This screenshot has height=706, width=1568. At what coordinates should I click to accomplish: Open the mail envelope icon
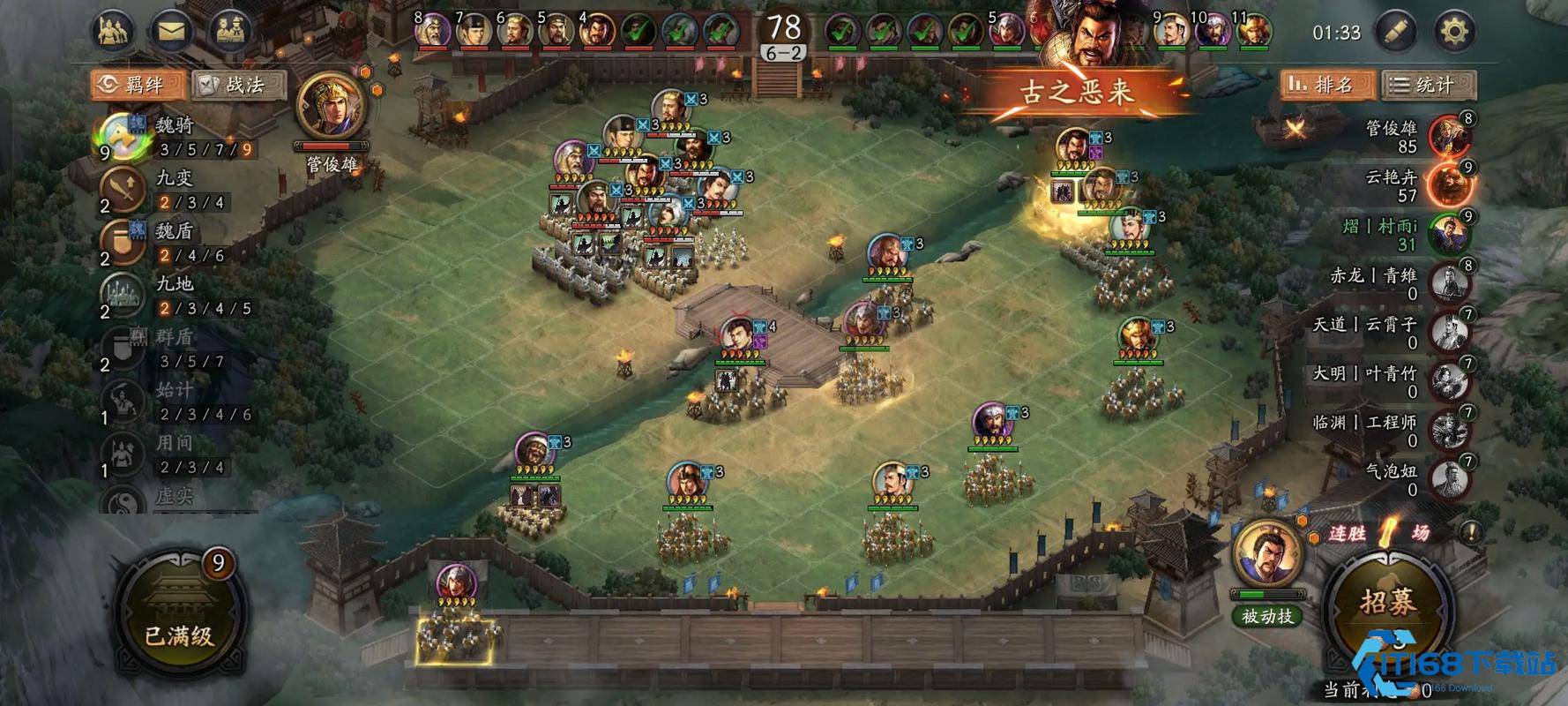(x=172, y=33)
